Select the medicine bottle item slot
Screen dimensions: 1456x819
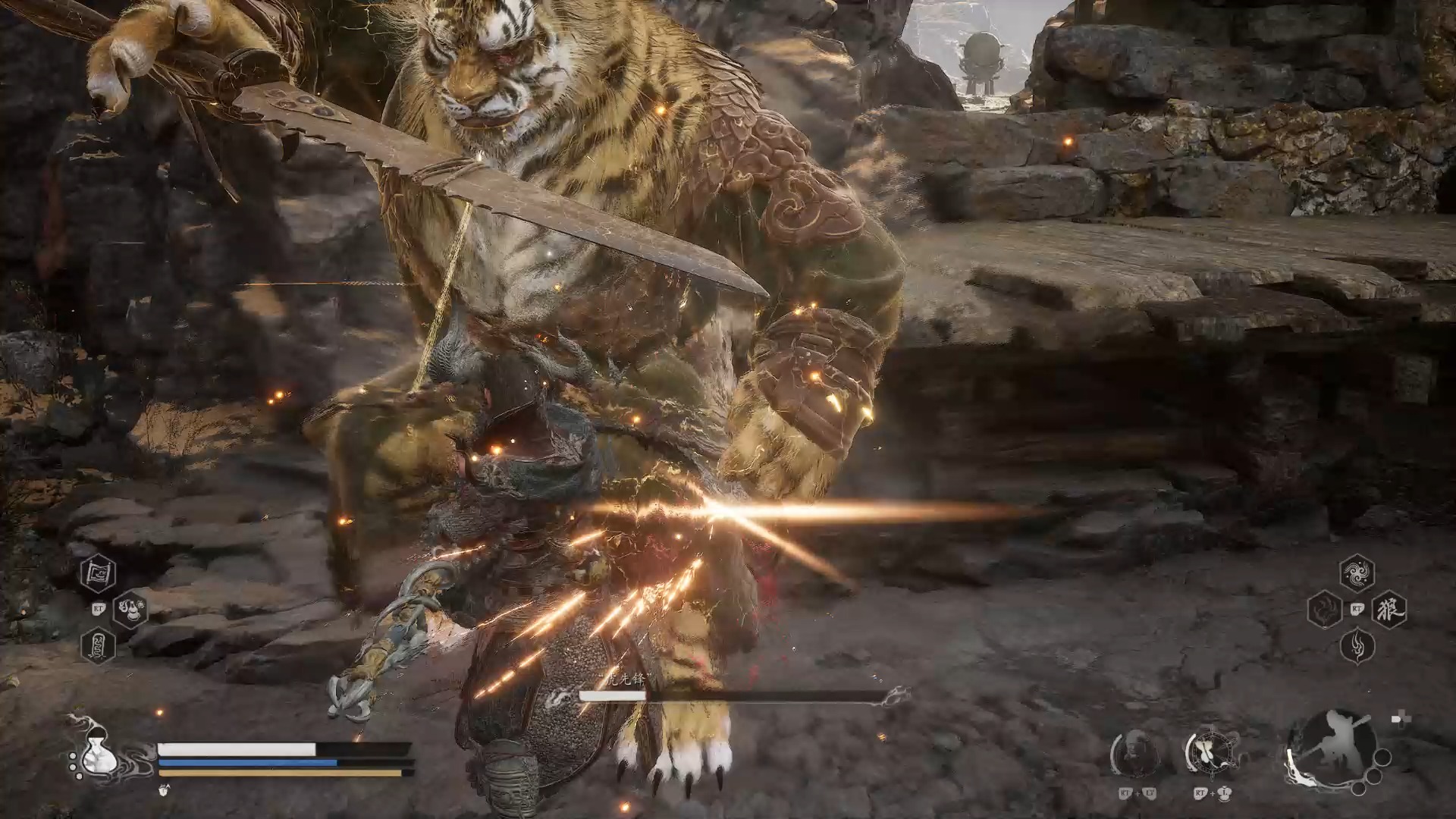(x=131, y=609)
